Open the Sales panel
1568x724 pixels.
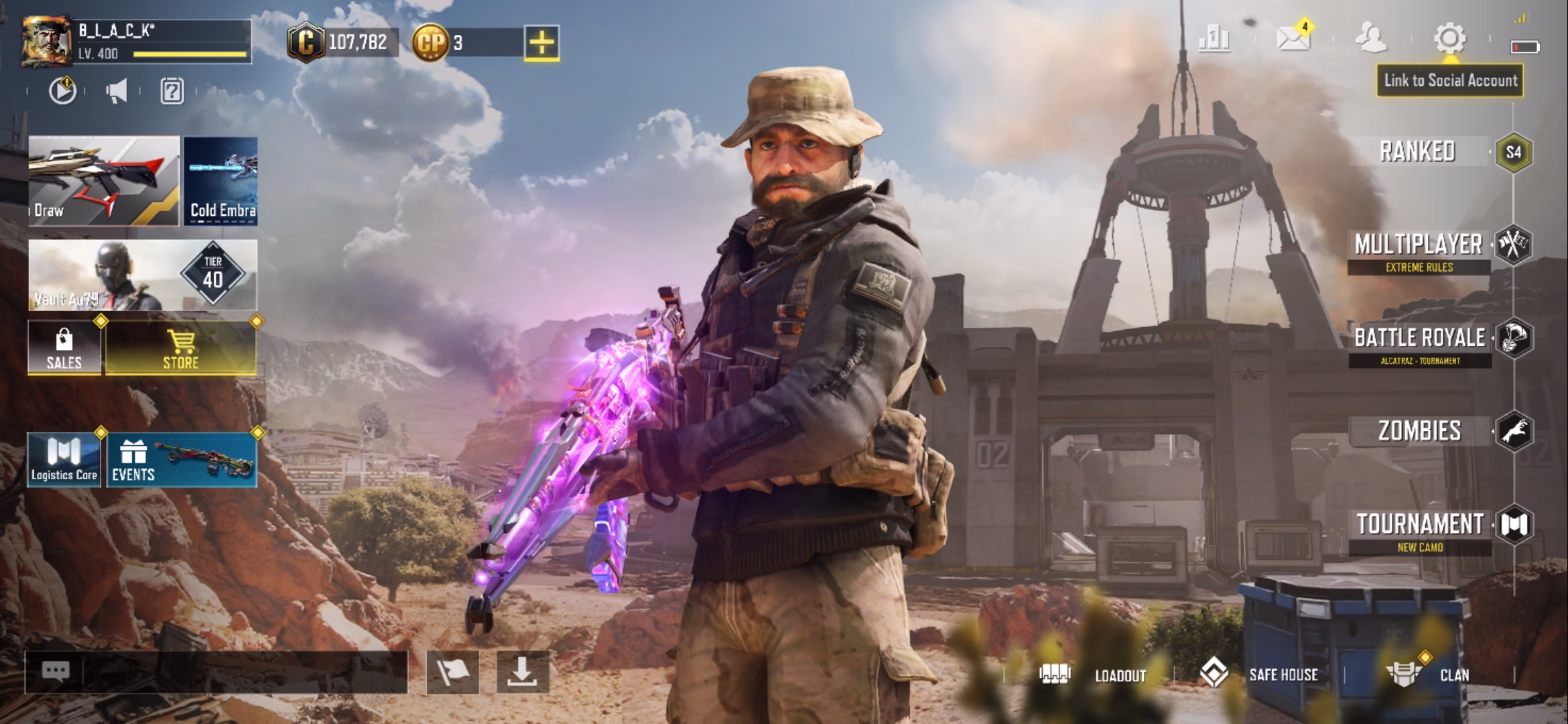click(x=64, y=348)
